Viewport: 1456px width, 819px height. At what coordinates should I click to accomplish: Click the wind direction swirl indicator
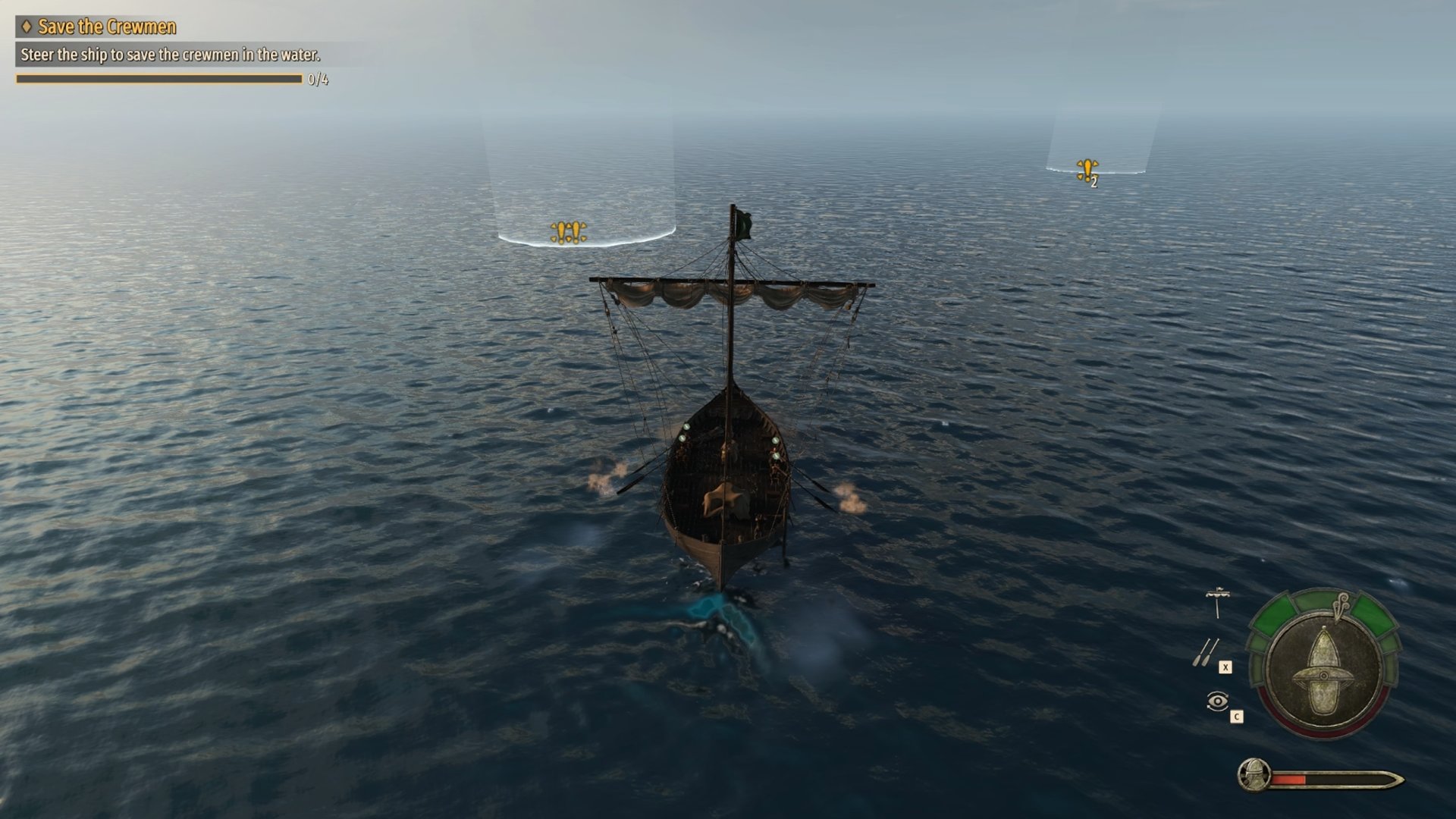point(1341,604)
